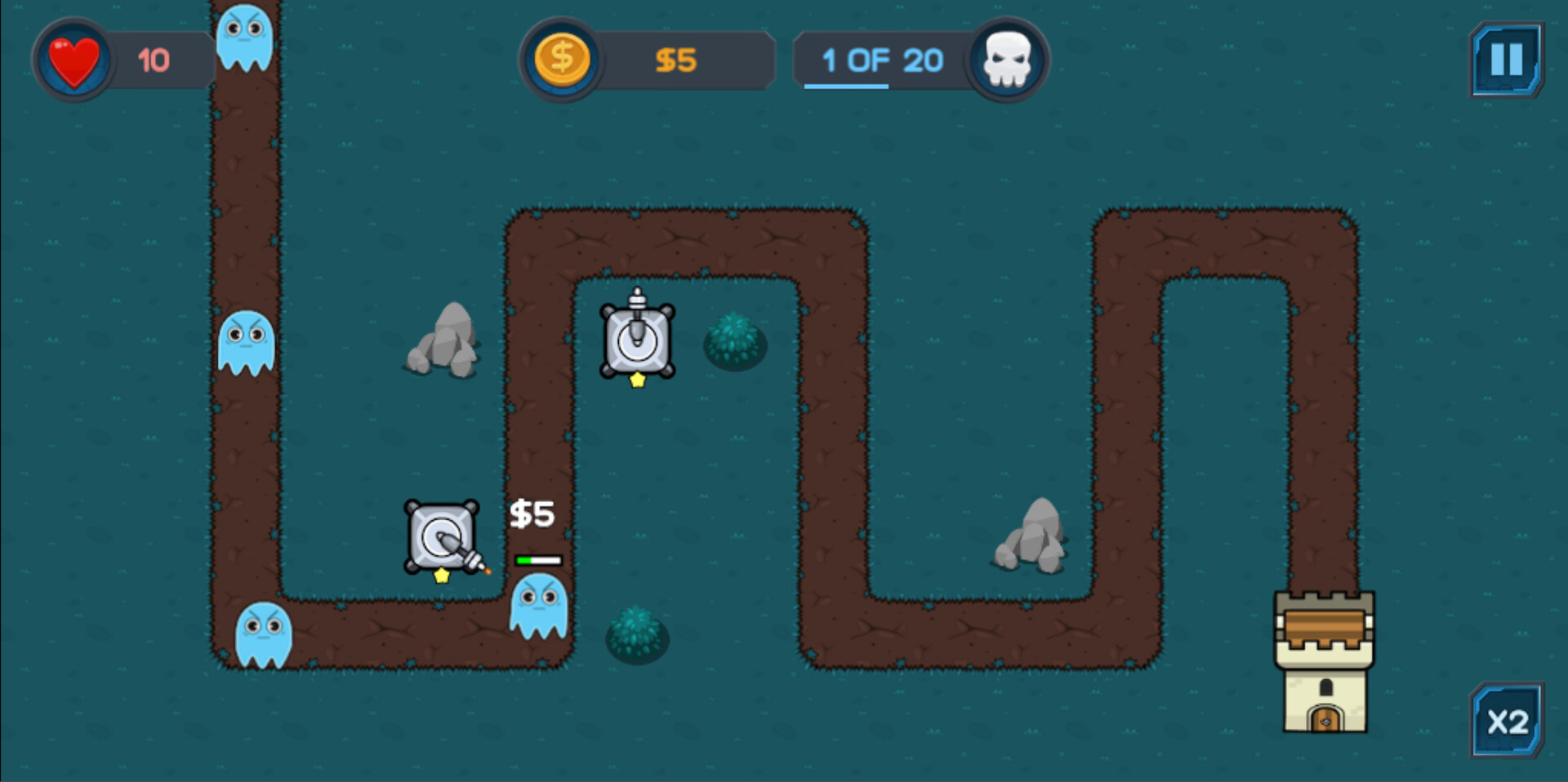Click the $5 upgrade price label
Screen dimensions: 1568x782
point(531,513)
